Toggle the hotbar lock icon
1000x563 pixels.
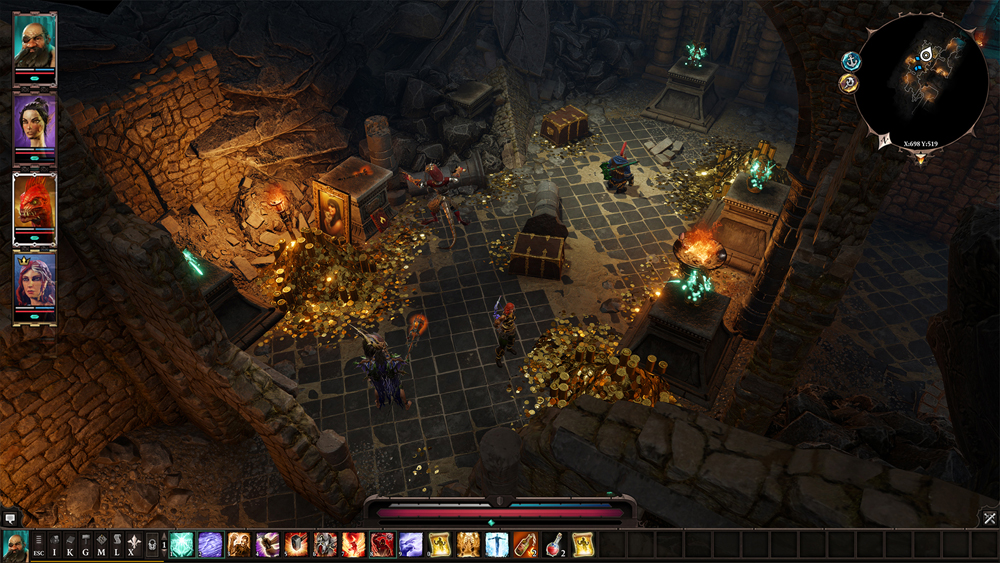(151, 545)
